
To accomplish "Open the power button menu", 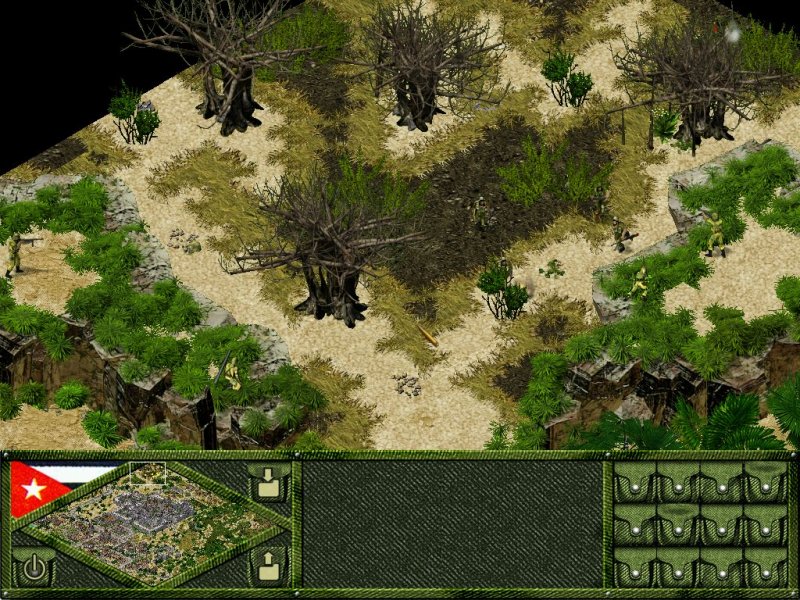I will point(34,568).
